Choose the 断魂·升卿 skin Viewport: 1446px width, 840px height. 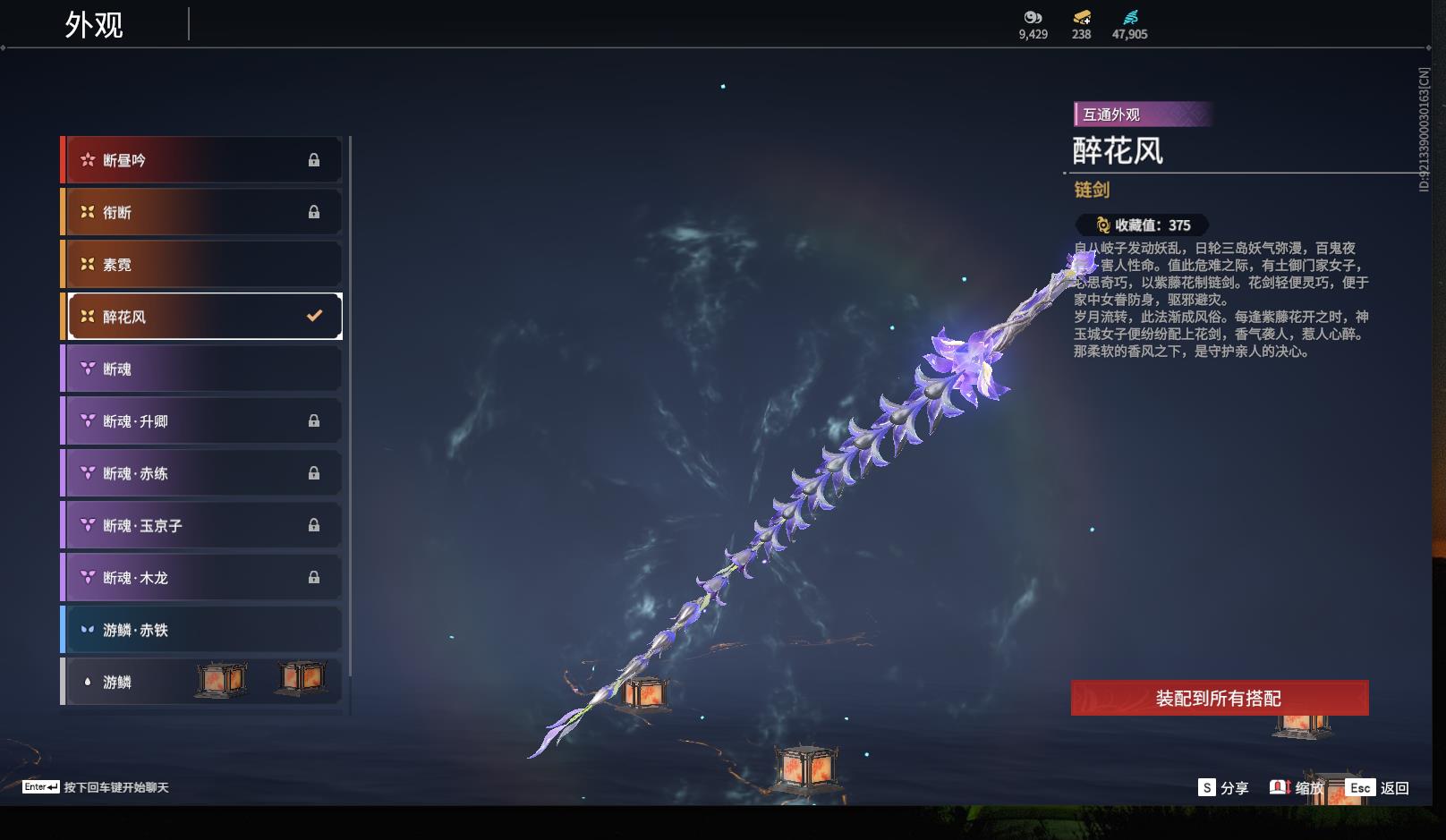click(x=204, y=421)
